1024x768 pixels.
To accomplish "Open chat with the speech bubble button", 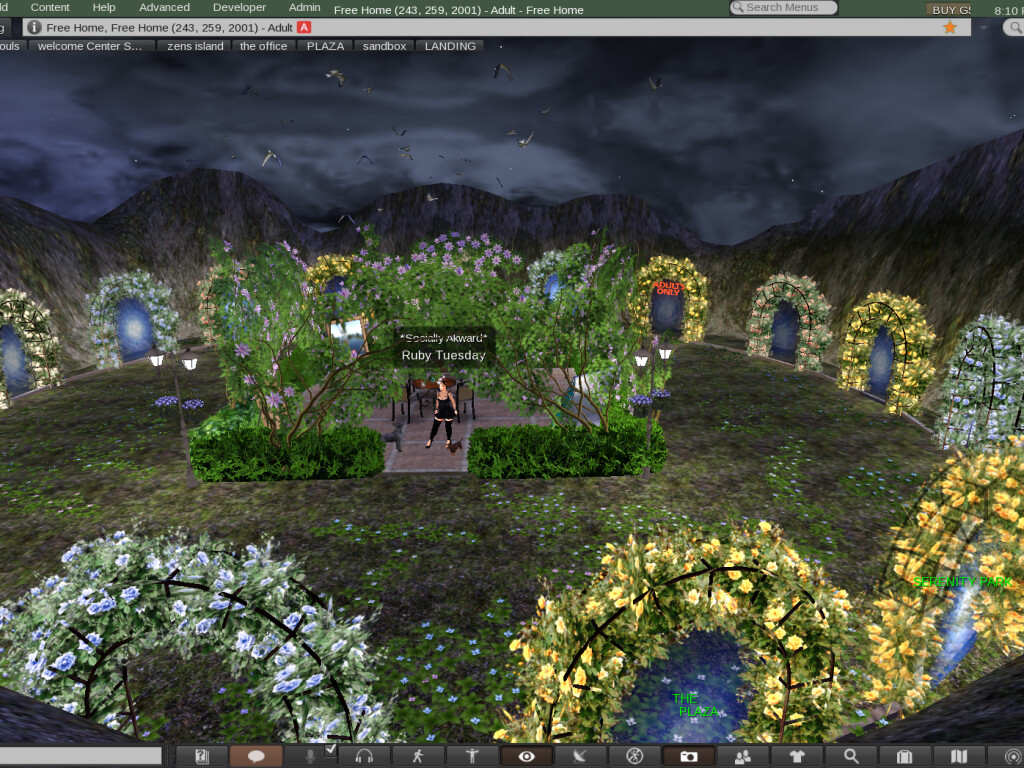I will (x=256, y=756).
